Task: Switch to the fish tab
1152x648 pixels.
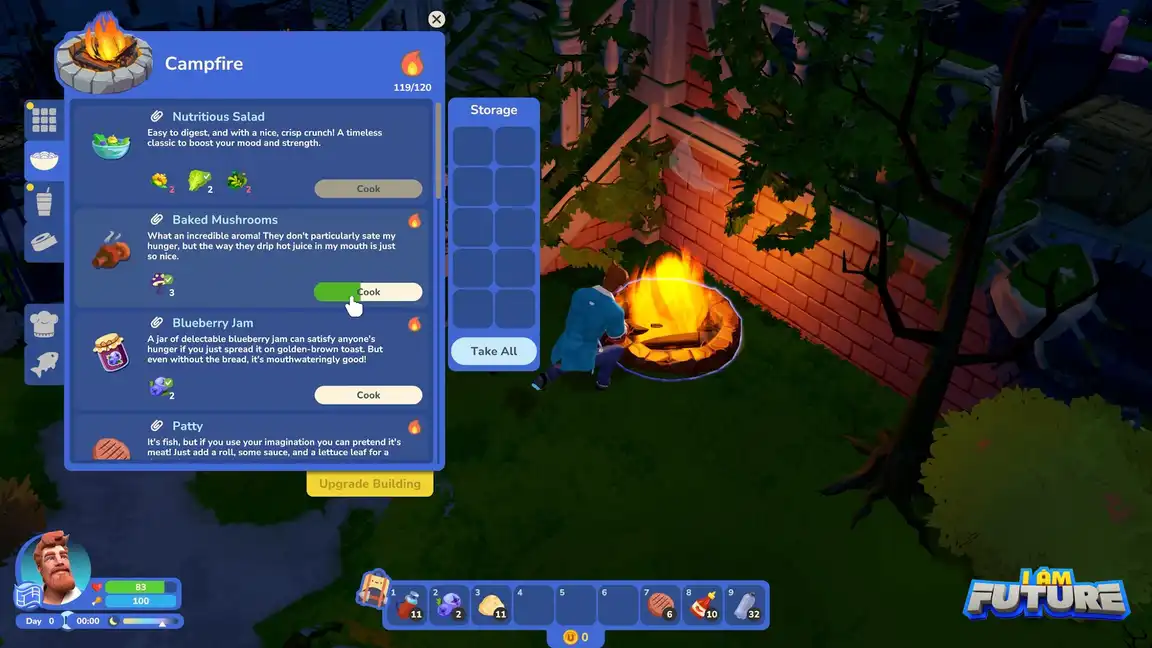Action: pos(44,364)
